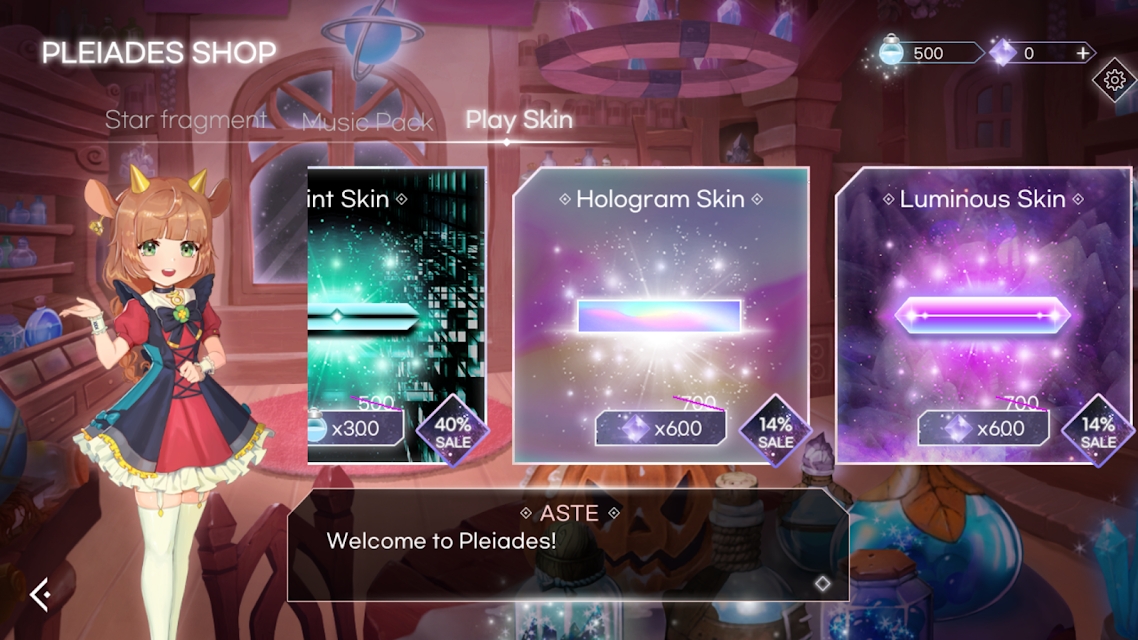Screen dimensions: 1138x640
Task: Purchase the teal skin for x300
Action: [356, 429]
